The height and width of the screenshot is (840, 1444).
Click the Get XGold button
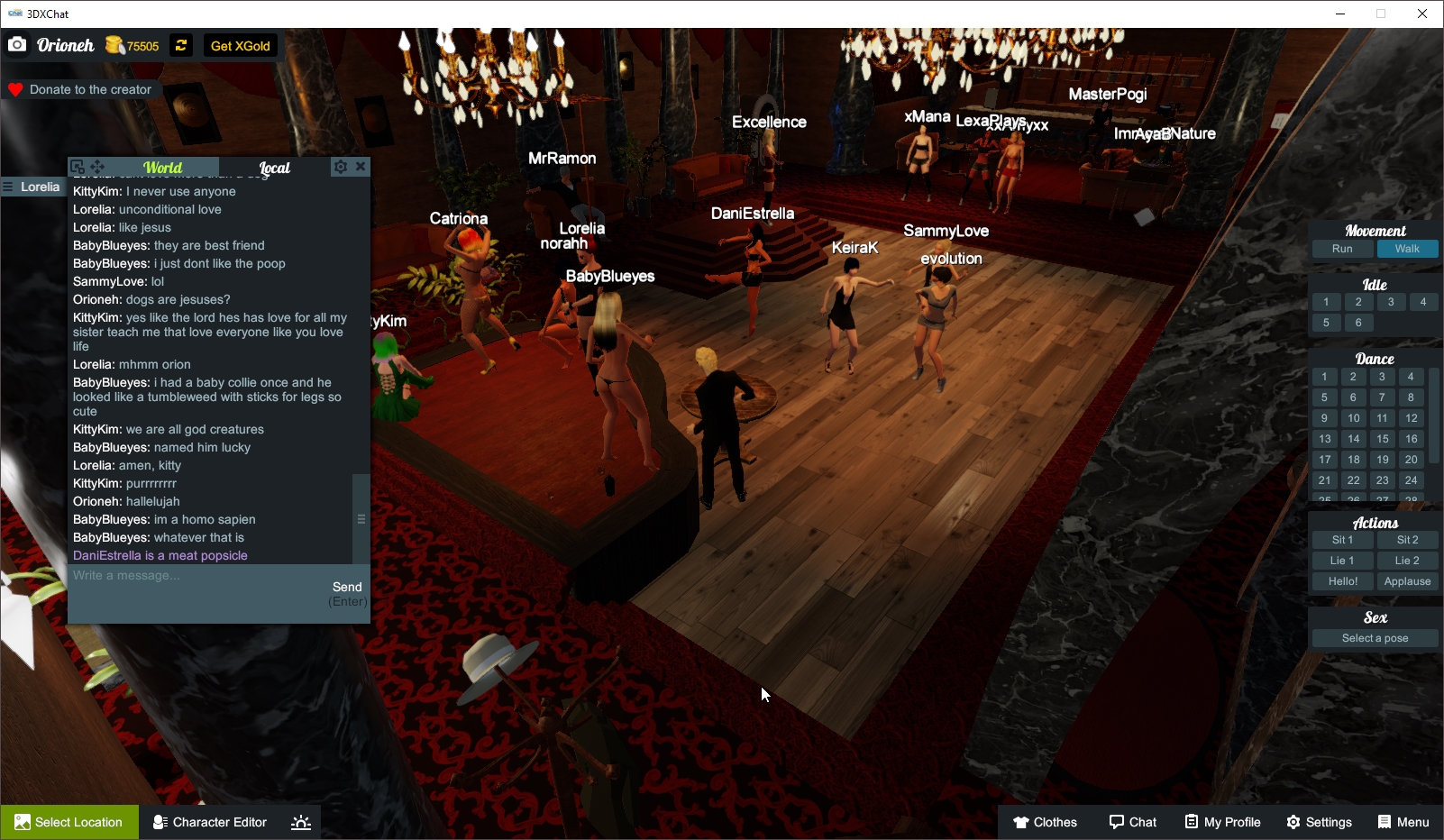click(x=239, y=45)
